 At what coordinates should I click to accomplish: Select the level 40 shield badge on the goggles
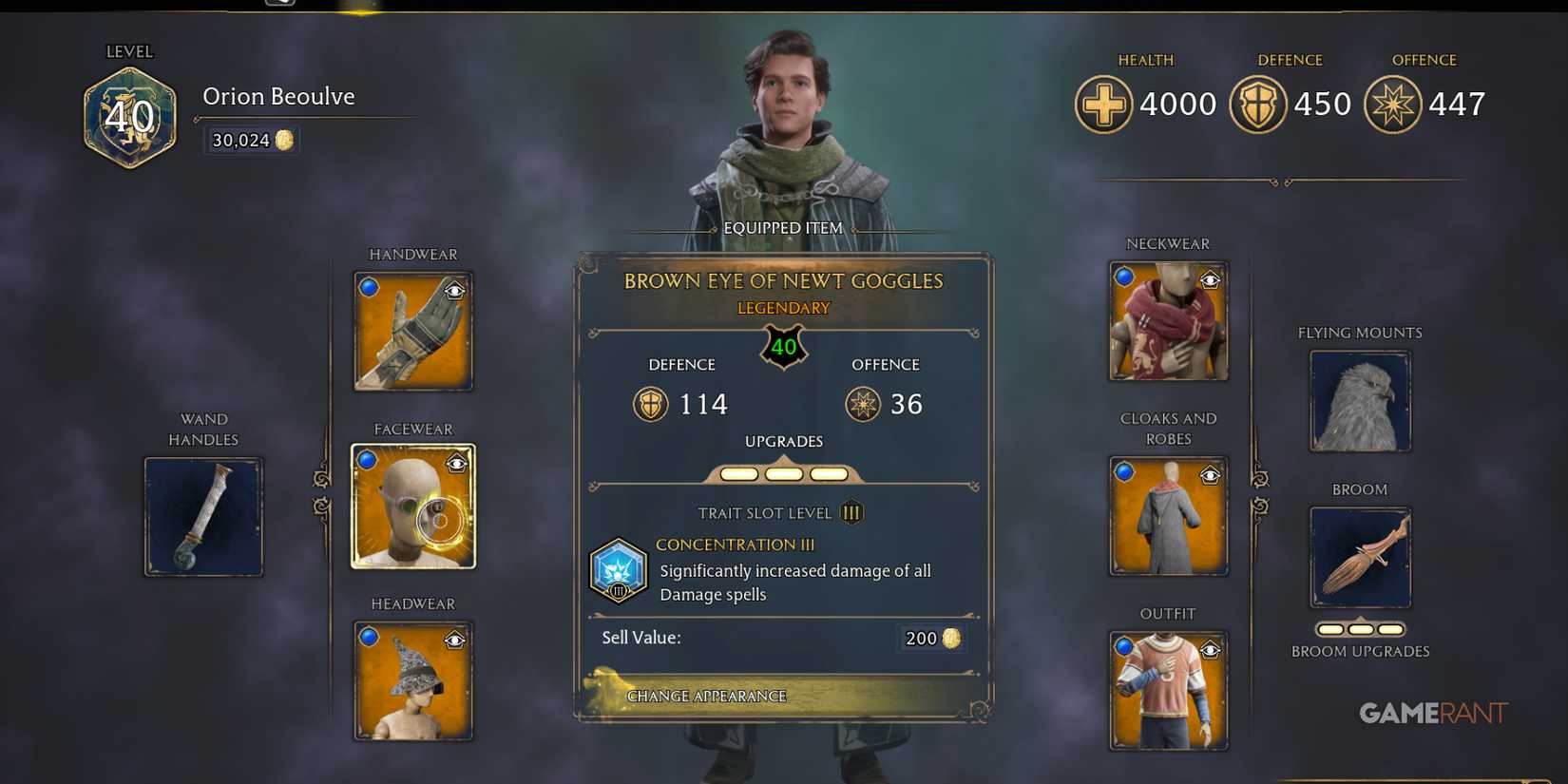click(783, 348)
